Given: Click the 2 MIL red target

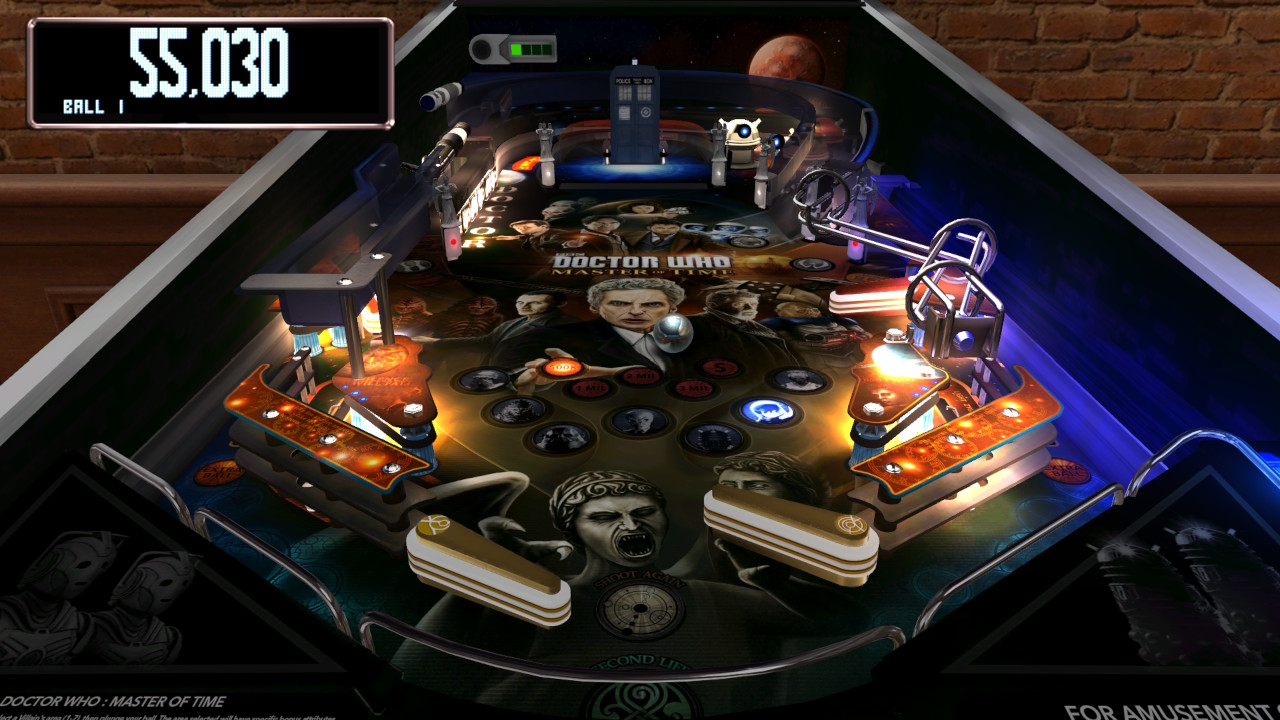Looking at the screenshot, I should [x=640, y=374].
